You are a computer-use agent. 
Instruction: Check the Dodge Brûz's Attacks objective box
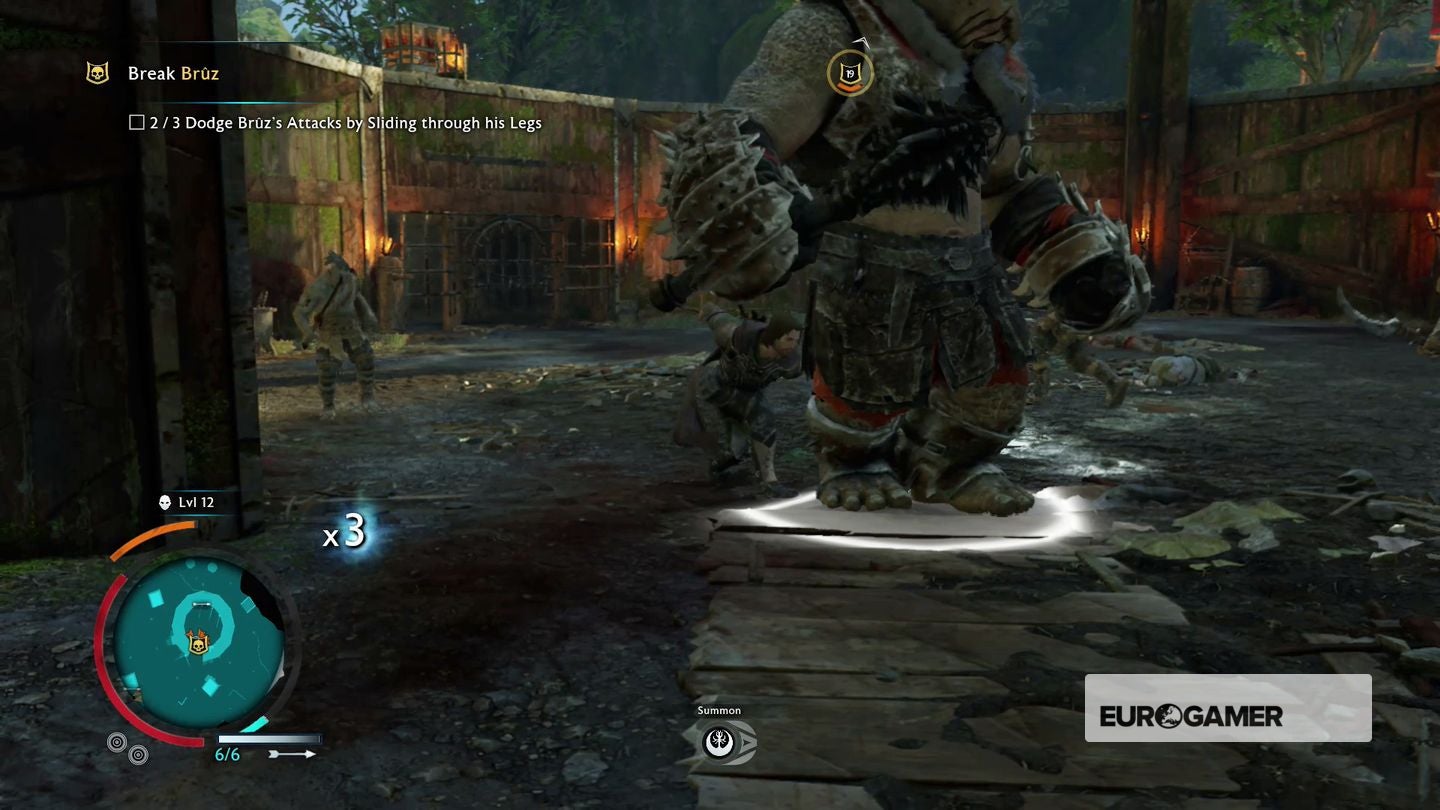[x=136, y=122]
